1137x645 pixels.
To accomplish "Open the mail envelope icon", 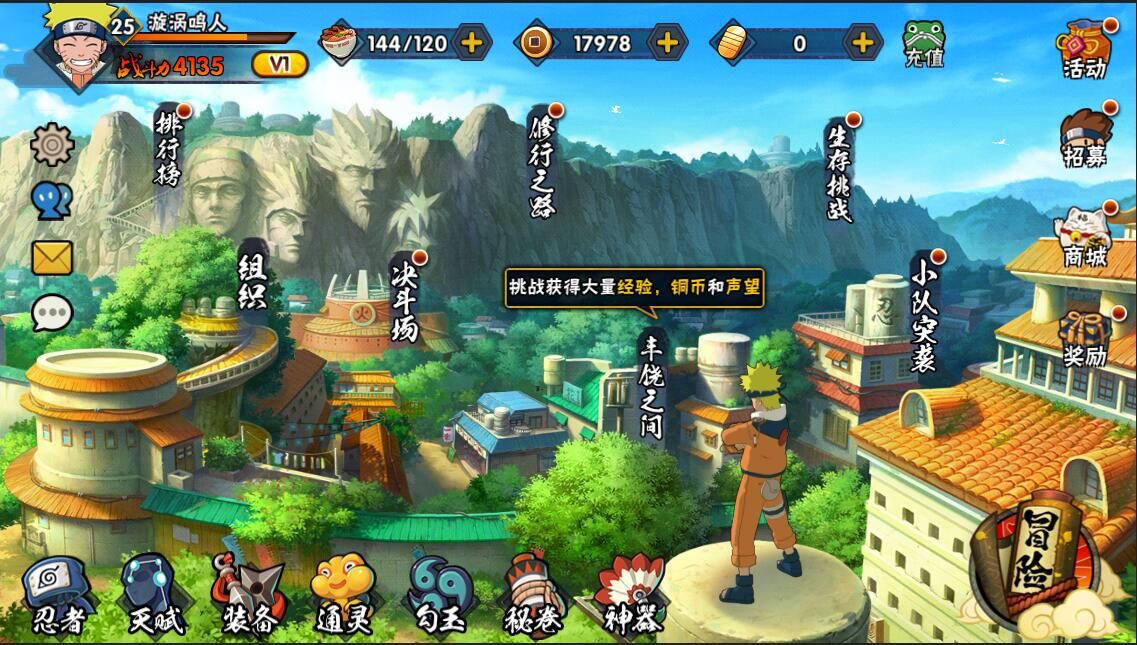I will click(x=52, y=258).
